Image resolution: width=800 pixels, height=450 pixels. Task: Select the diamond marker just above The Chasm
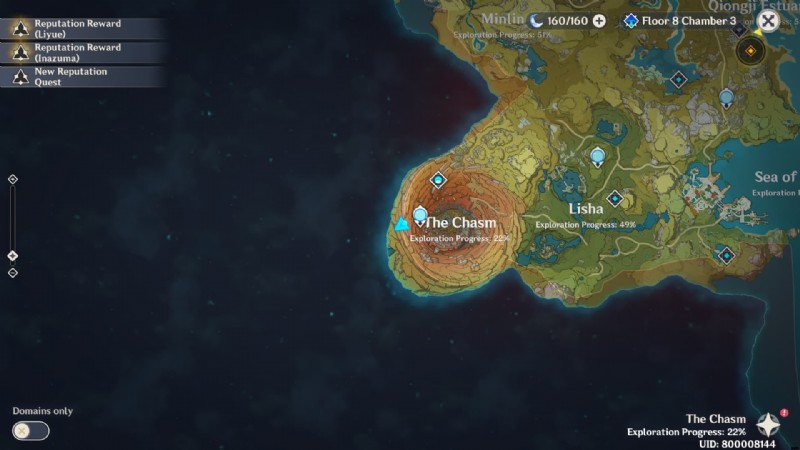pos(437,180)
